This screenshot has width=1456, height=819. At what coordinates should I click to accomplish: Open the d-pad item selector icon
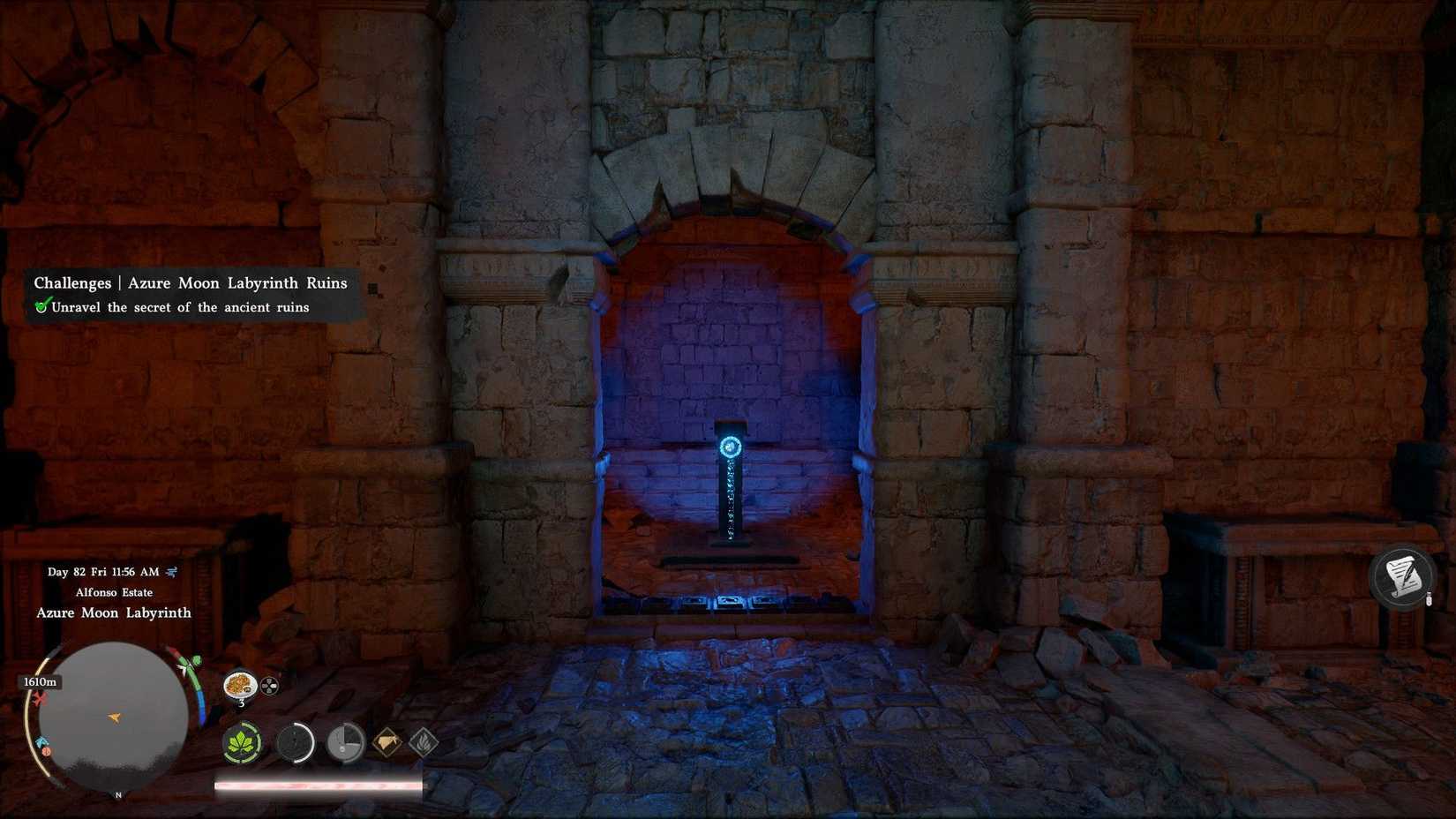tap(269, 684)
